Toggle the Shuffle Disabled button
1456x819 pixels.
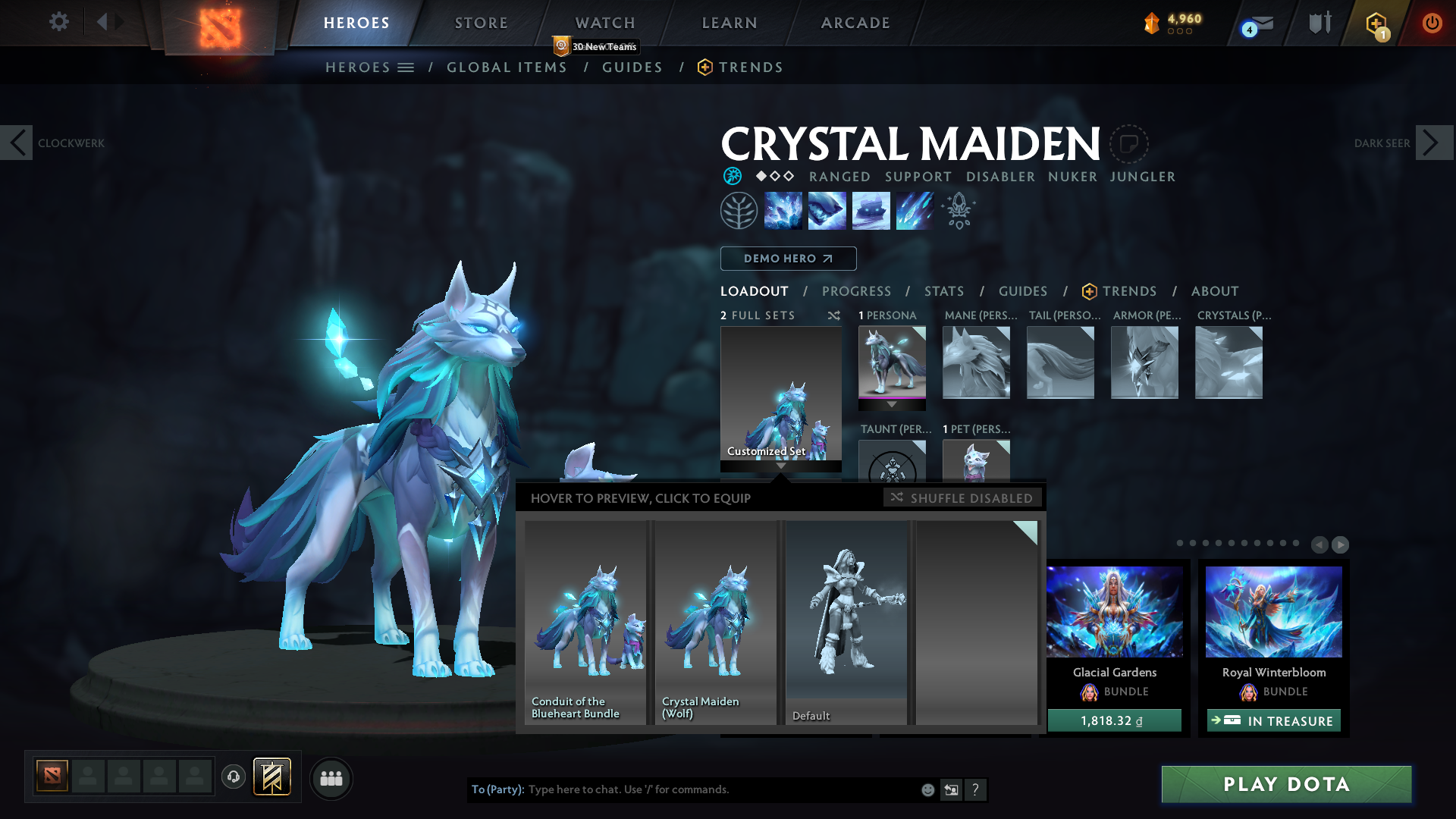(962, 498)
